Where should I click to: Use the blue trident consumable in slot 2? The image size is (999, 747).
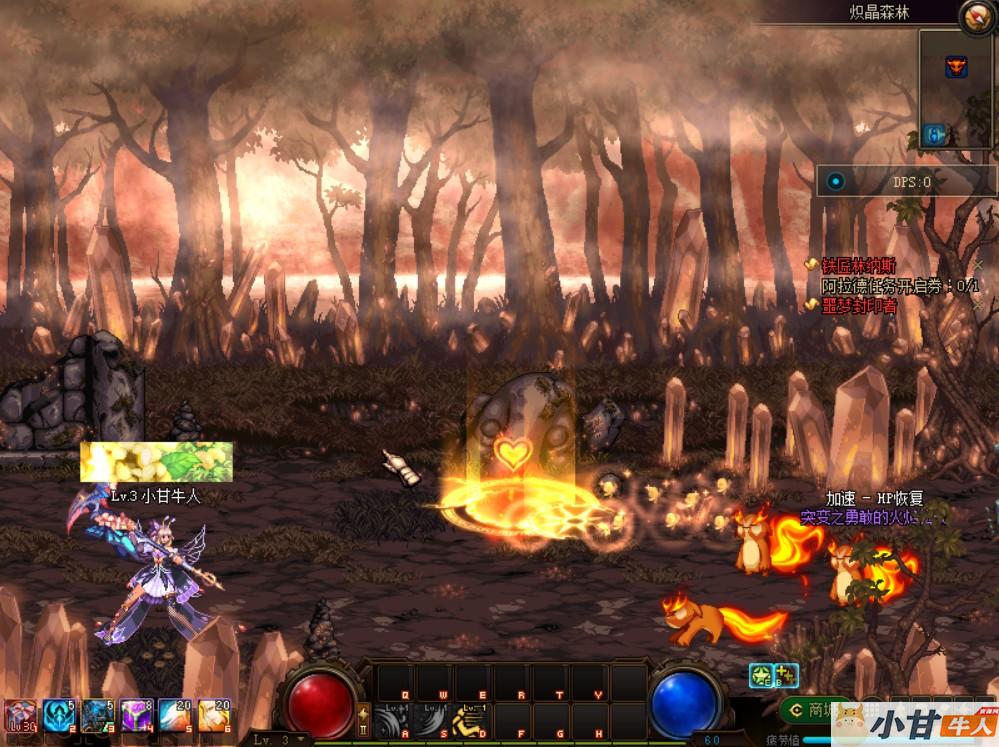59,717
